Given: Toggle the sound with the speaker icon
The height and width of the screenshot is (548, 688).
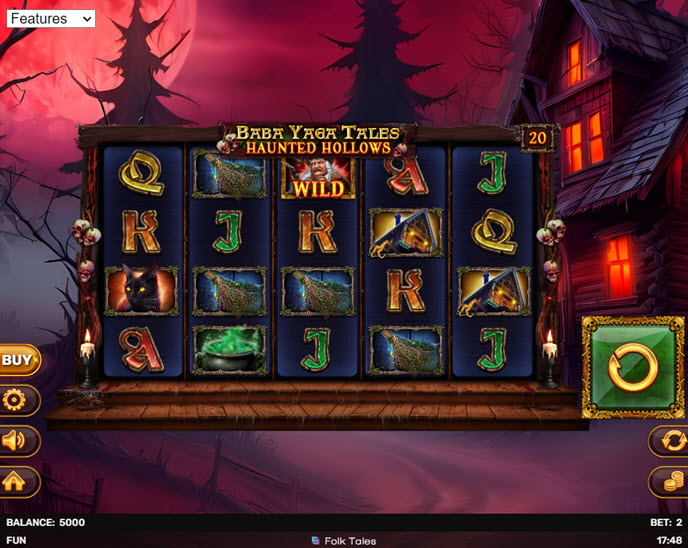Looking at the screenshot, I should click(x=17, y=441).
